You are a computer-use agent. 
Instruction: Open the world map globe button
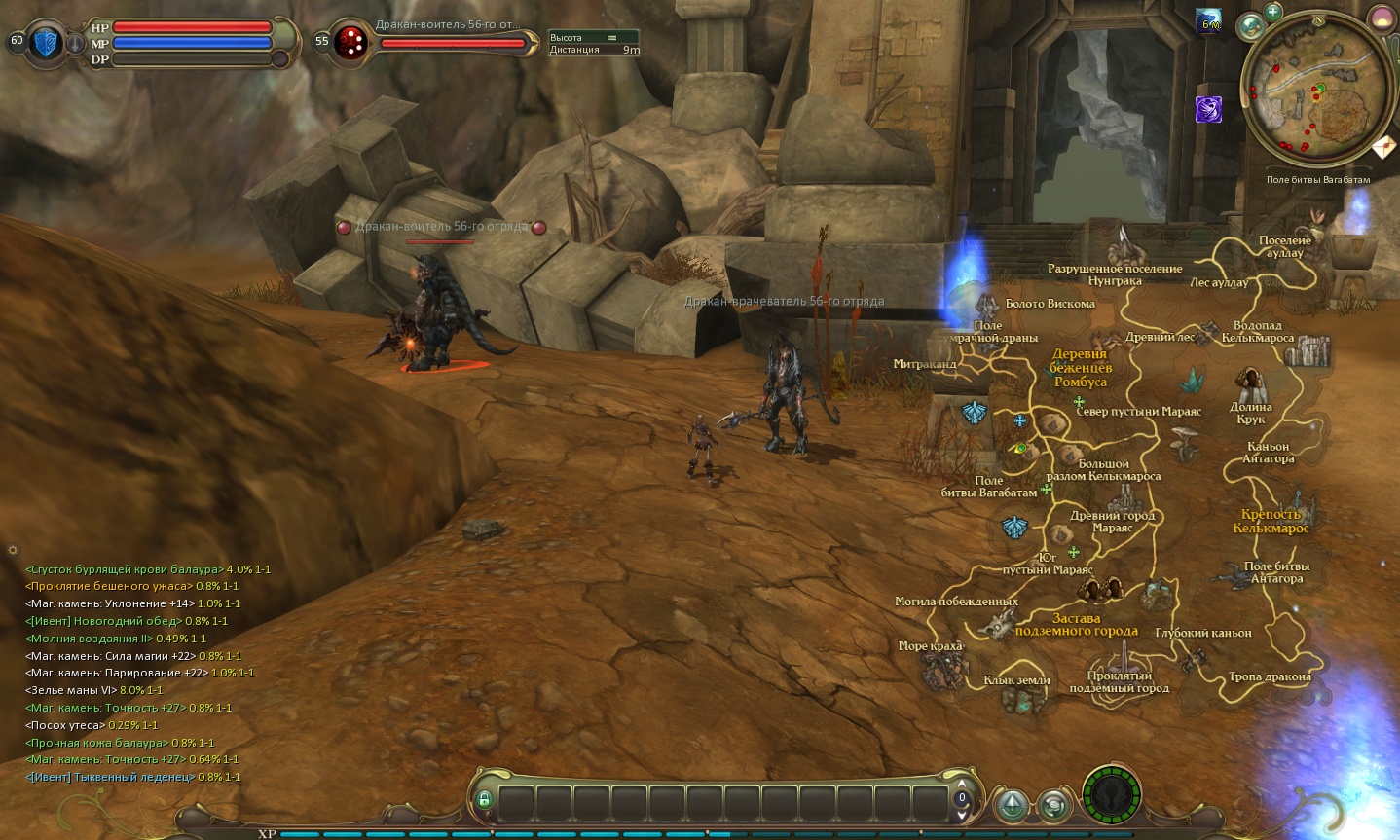tap(1251, 26)
